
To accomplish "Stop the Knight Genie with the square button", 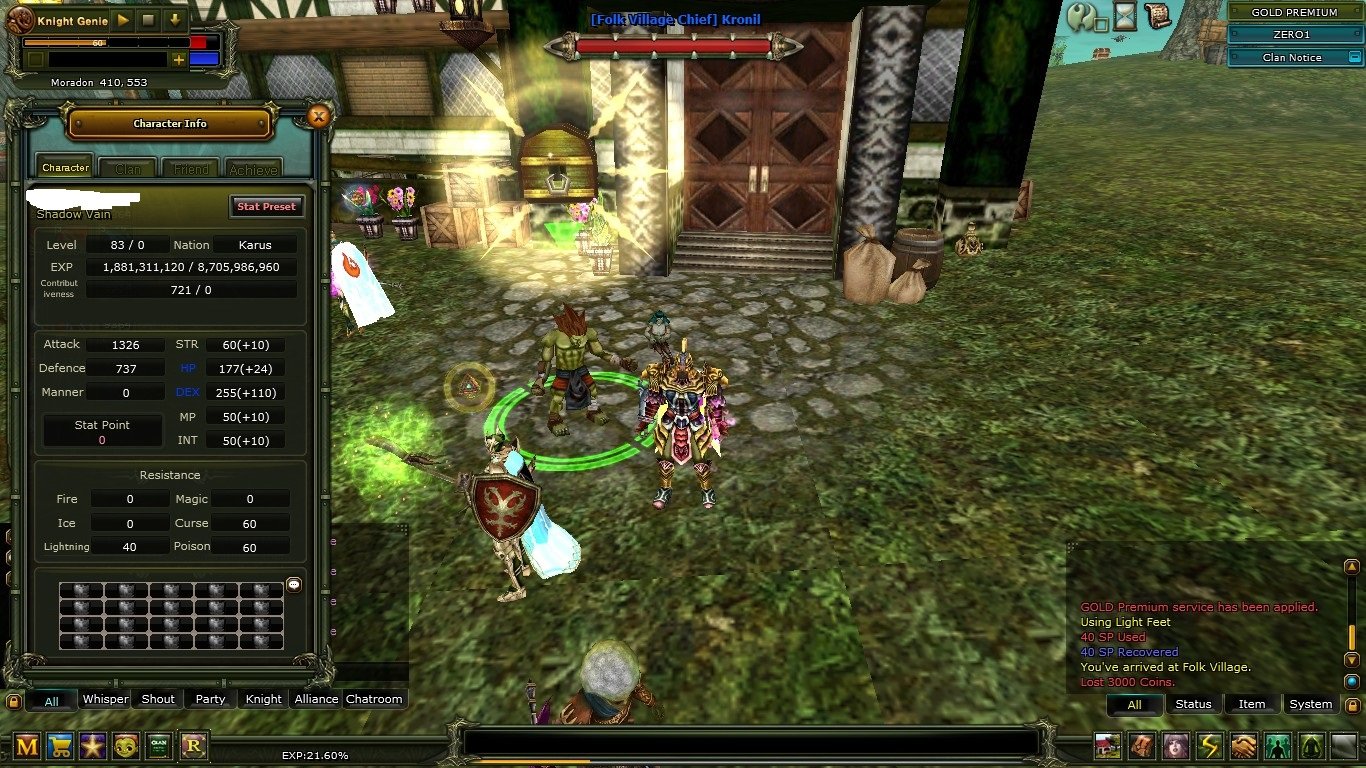I will 148,20.
